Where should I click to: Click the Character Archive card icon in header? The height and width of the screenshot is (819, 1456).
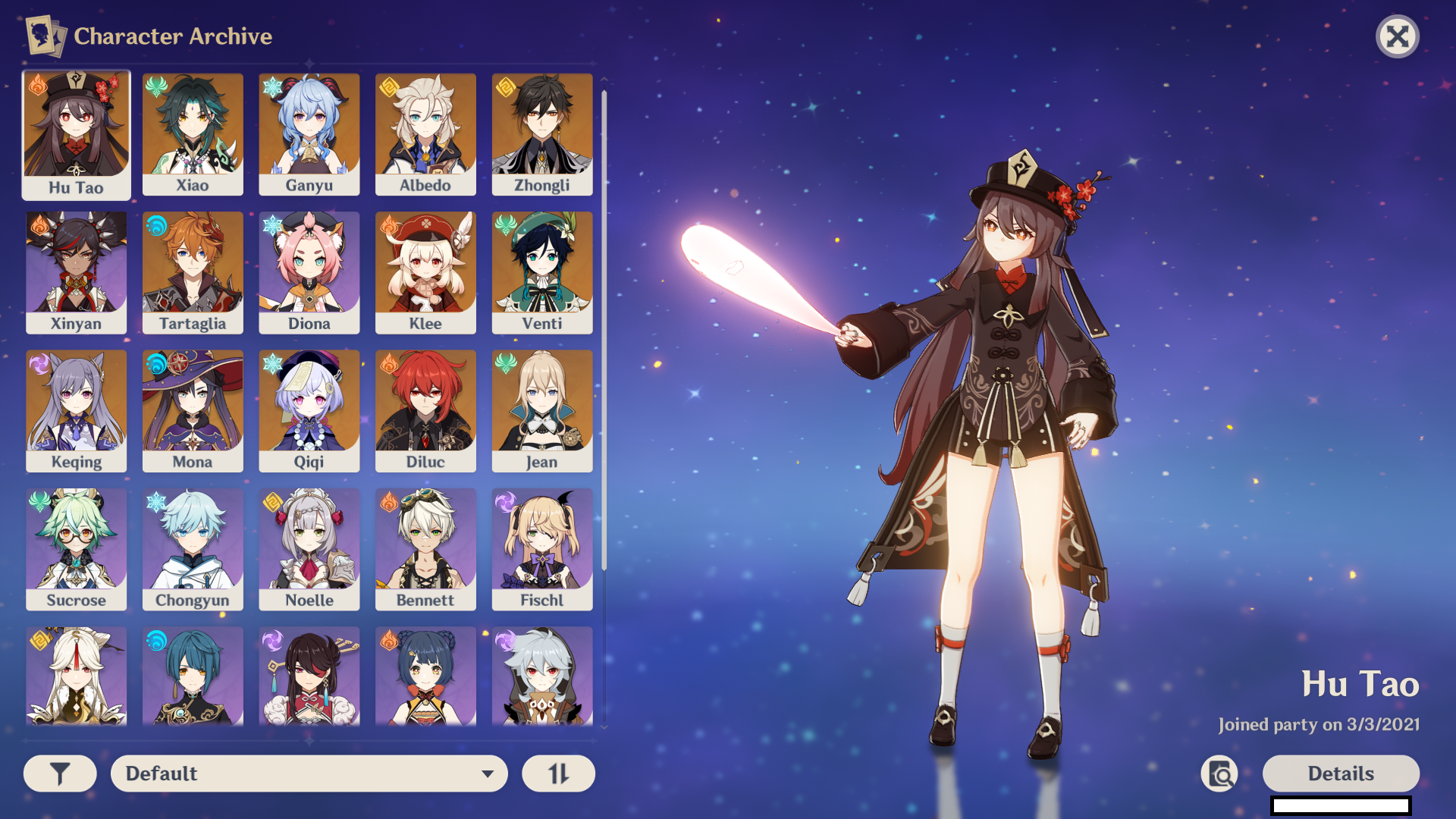coord(44,35)
